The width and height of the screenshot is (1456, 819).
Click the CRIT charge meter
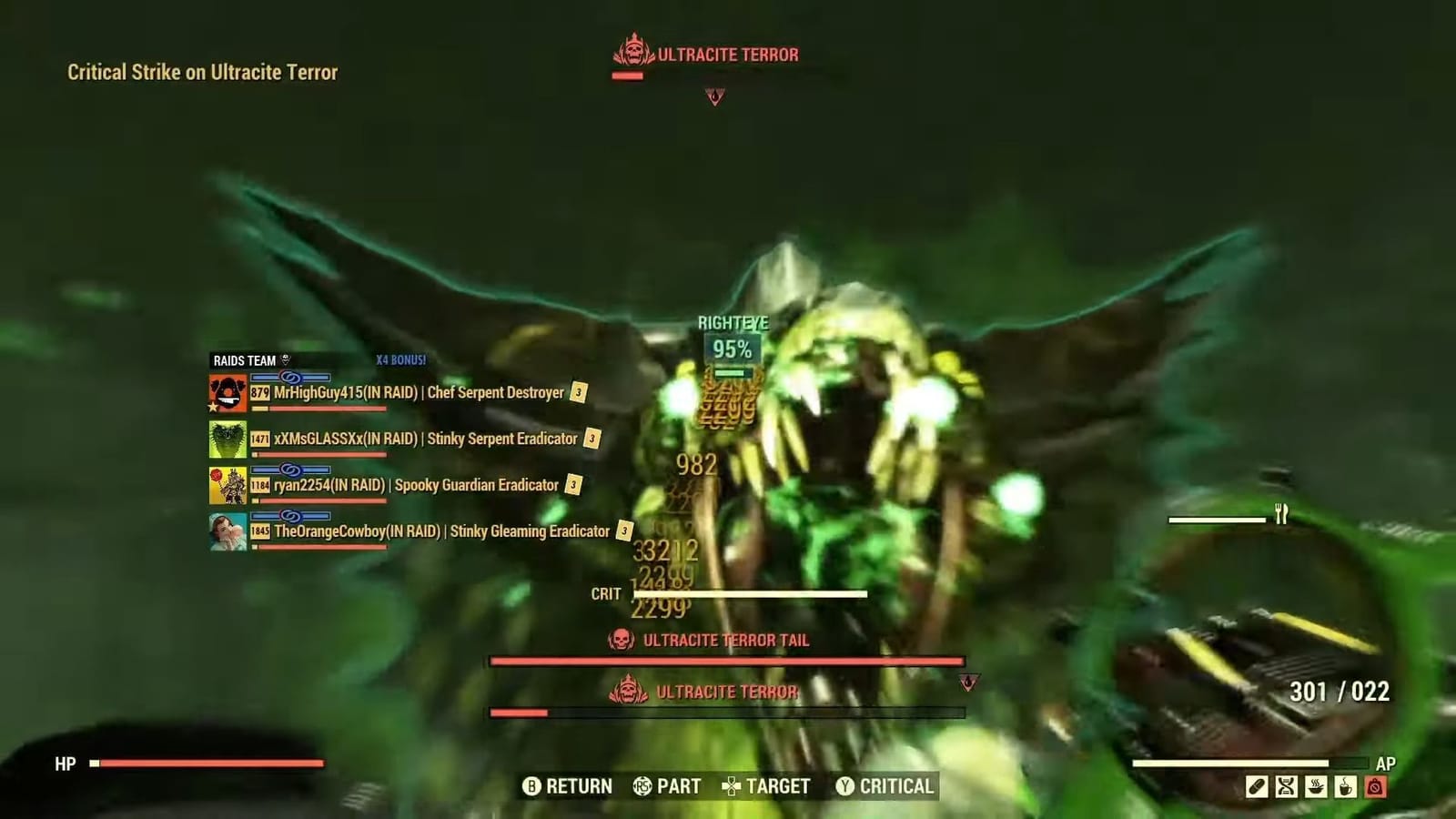[x=751, y=593]
